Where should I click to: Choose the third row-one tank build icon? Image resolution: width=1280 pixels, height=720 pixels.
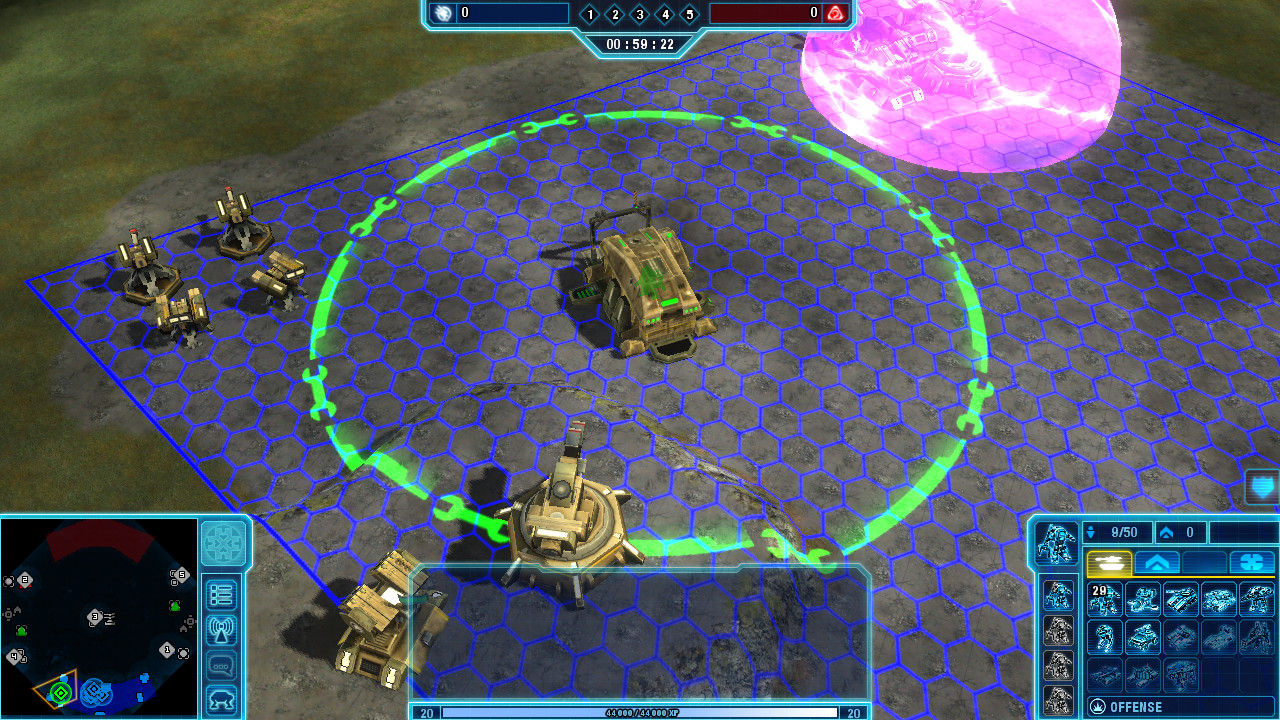click(1181, 599)
